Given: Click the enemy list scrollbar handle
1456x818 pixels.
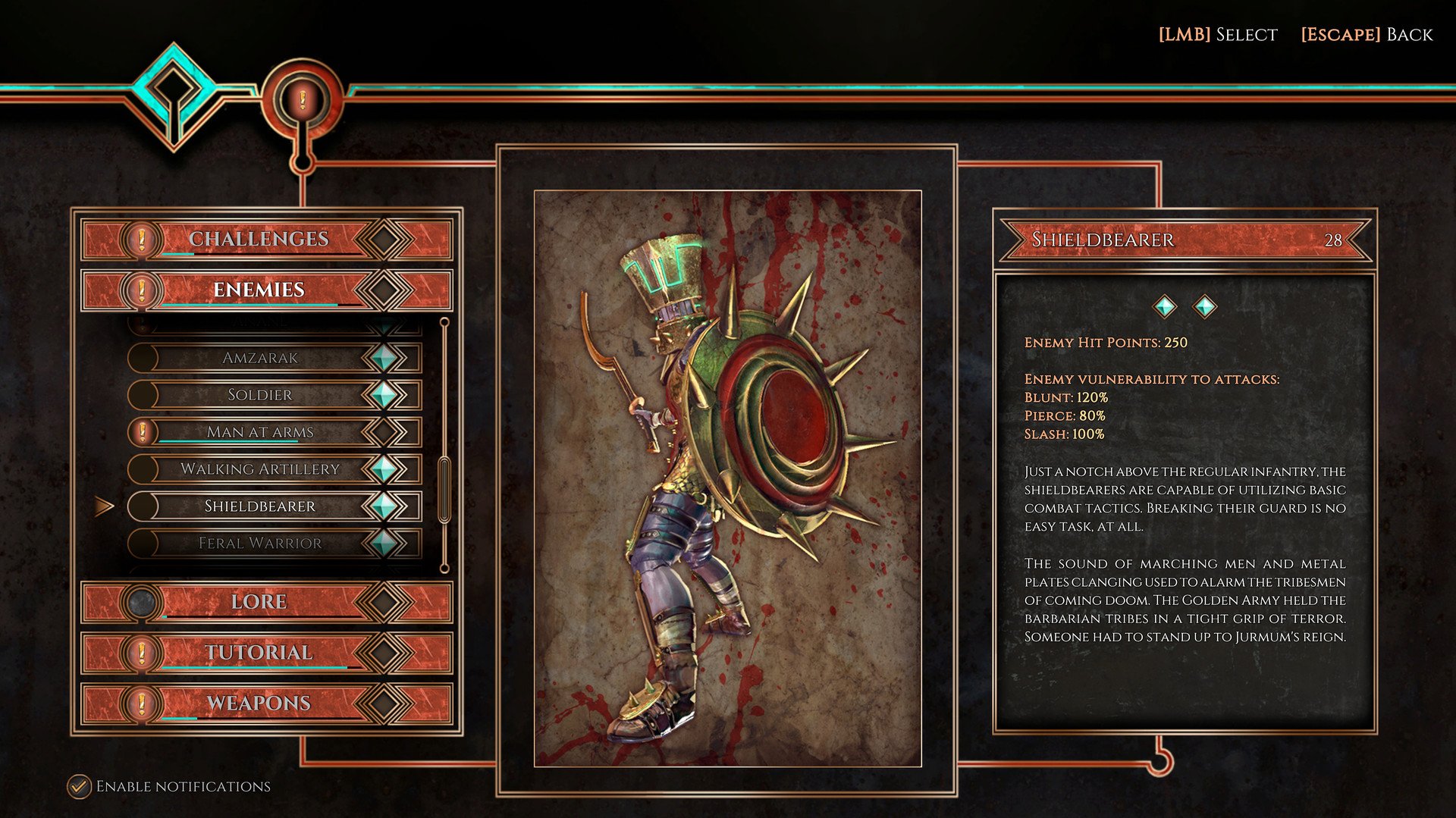Looking at the screenshot, I should tap(444, 489).
